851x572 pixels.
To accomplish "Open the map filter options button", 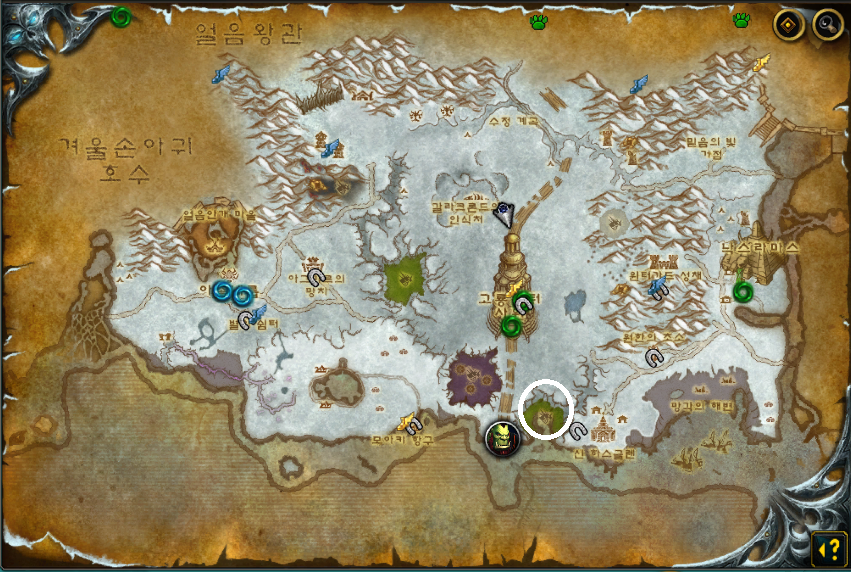I will click(x=789, y=24).
